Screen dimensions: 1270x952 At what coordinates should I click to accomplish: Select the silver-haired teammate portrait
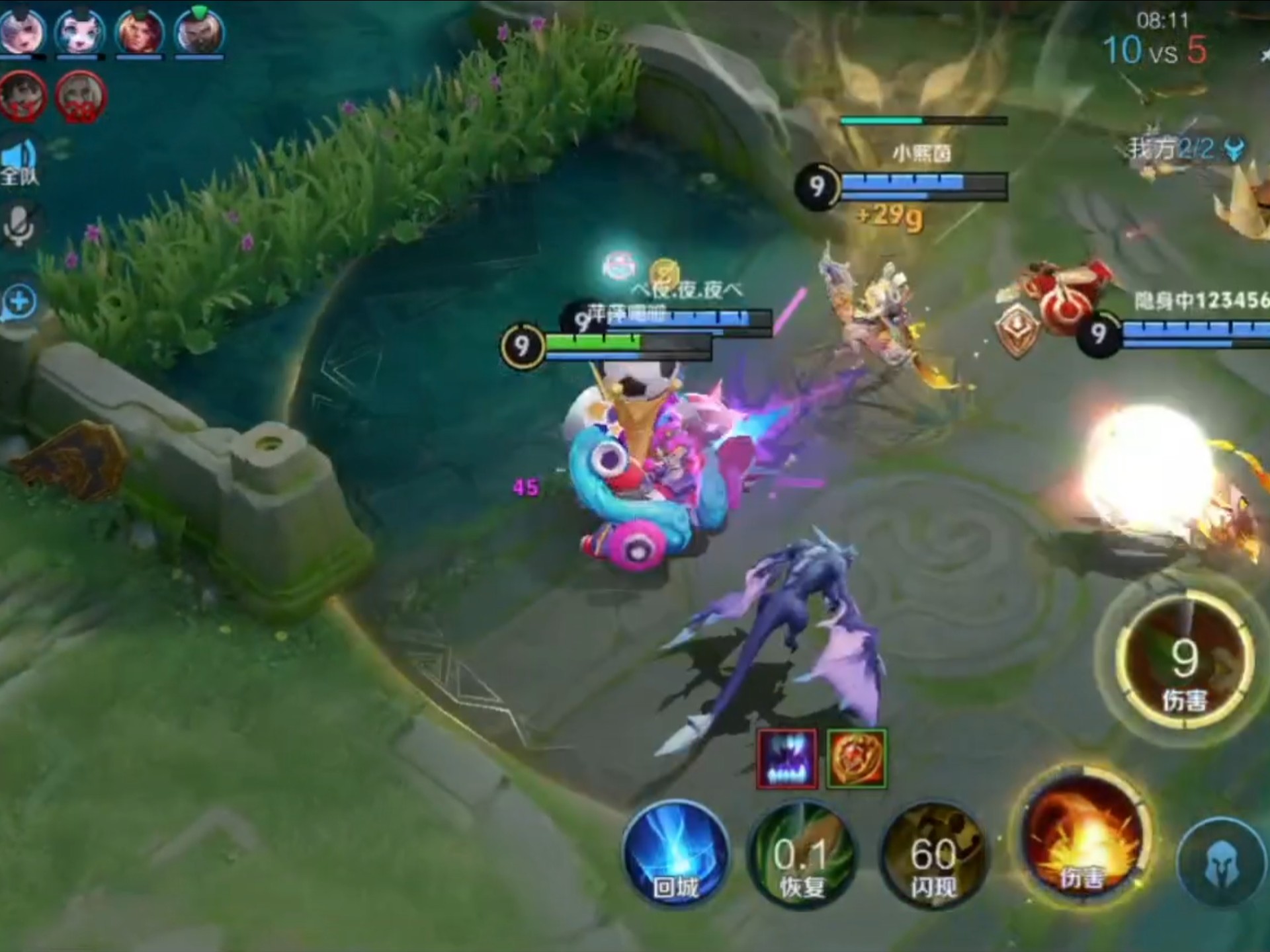[x=21, y=31]
